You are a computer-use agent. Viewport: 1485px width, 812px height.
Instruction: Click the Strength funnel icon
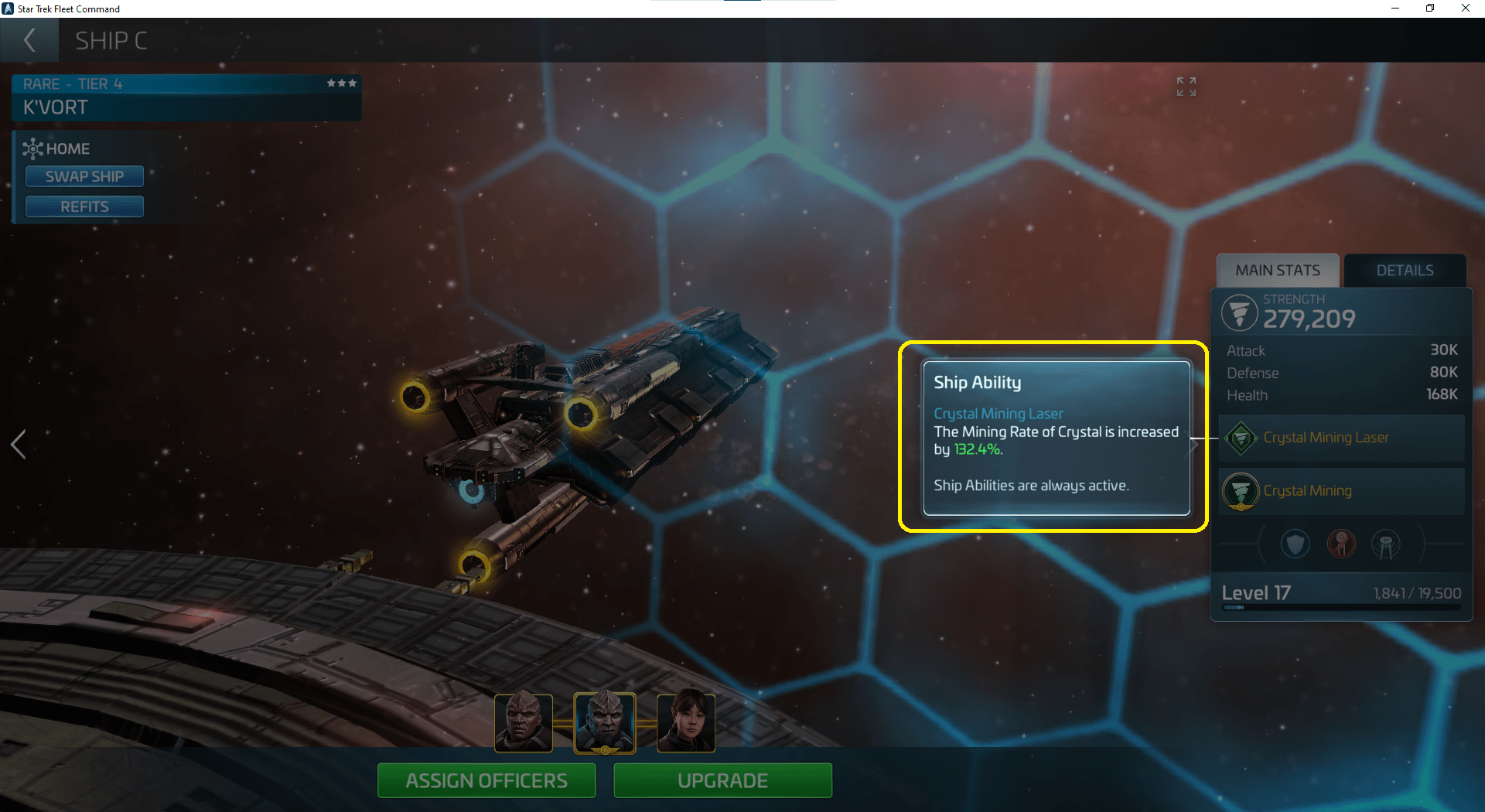click(x=1240, y=312)
